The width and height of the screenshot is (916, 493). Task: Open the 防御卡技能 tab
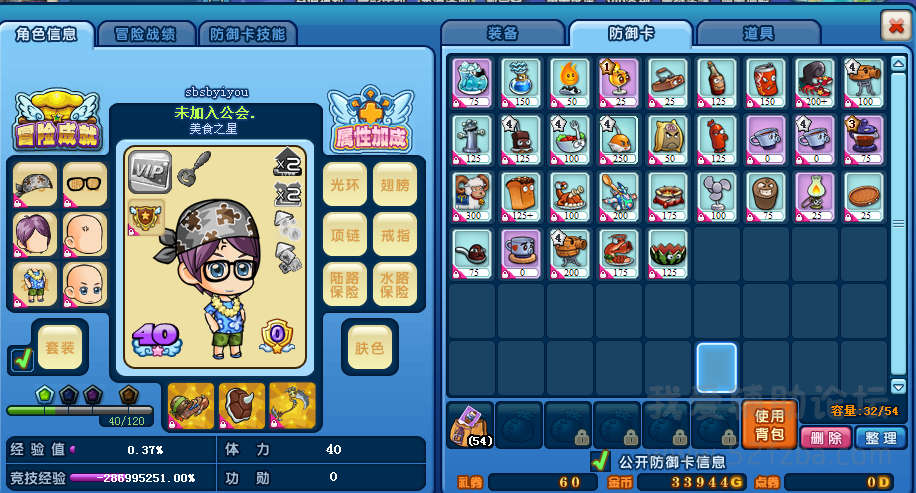pos(246,34)
